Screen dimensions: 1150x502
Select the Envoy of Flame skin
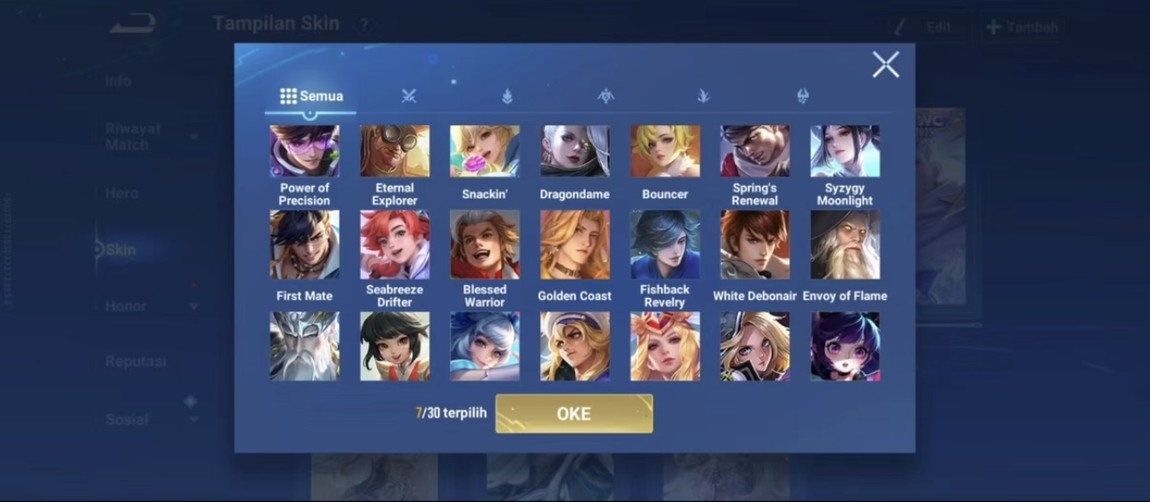click(x=845, y=245)
